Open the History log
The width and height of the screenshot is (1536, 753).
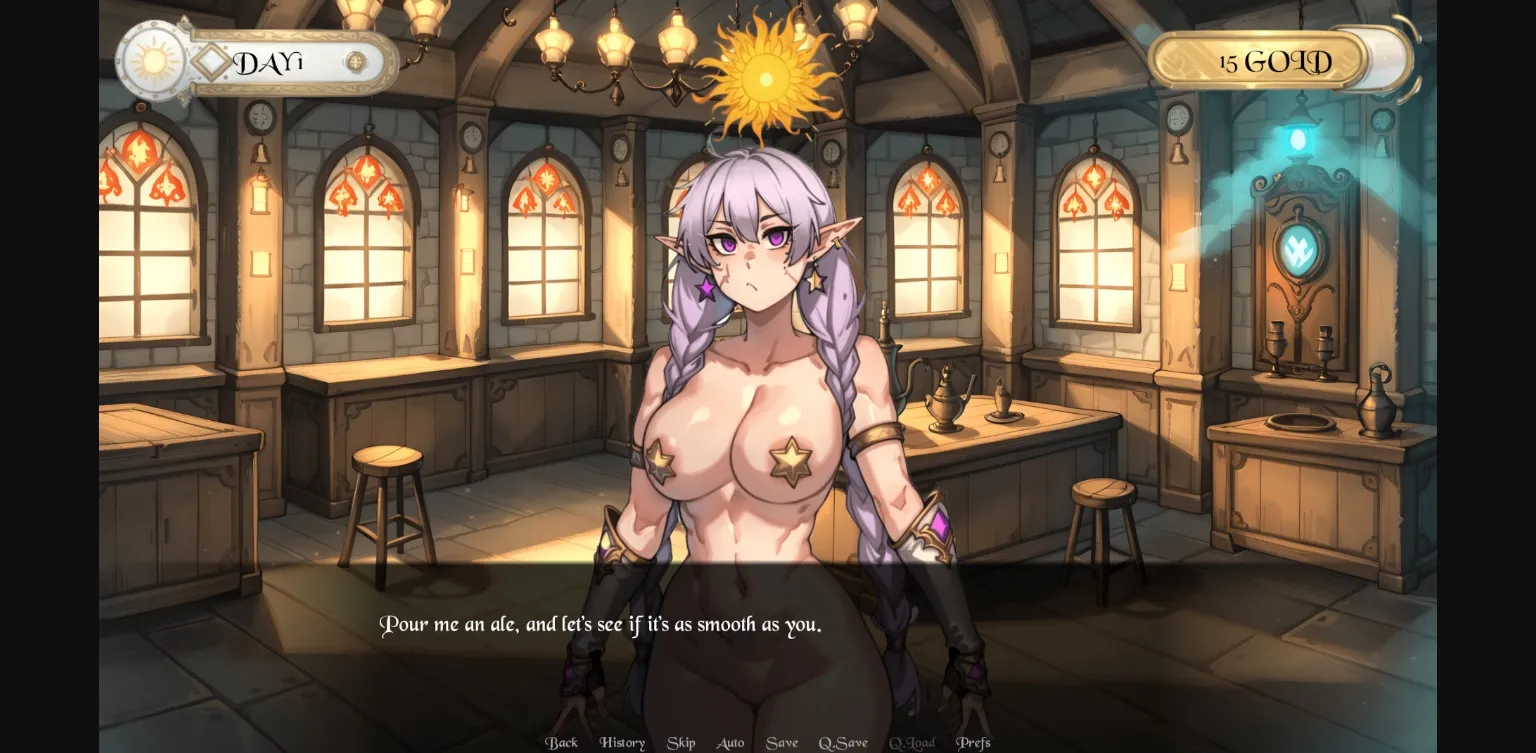[622, 742]
